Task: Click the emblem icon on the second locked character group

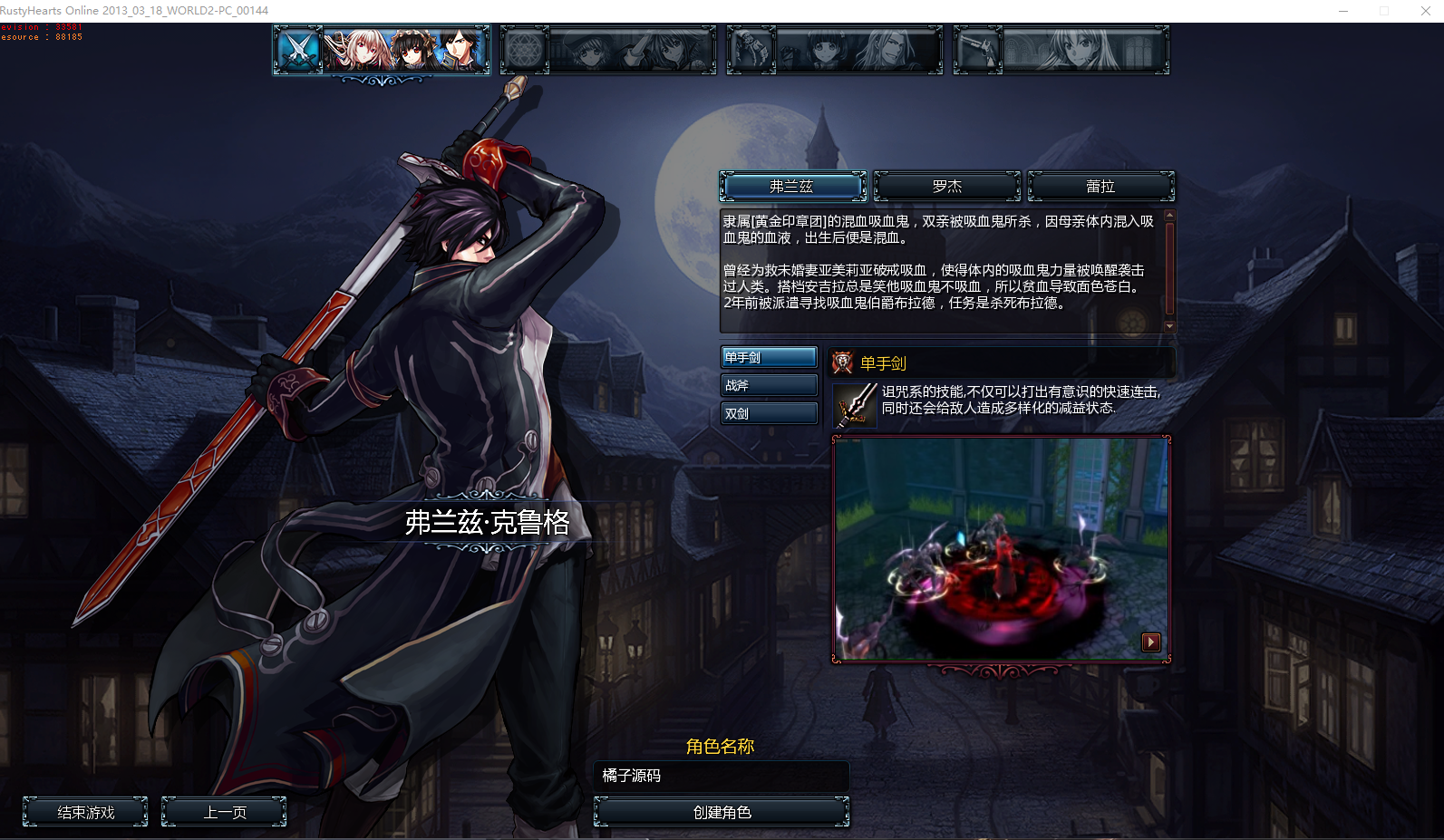Action: [x=524, y=50]
